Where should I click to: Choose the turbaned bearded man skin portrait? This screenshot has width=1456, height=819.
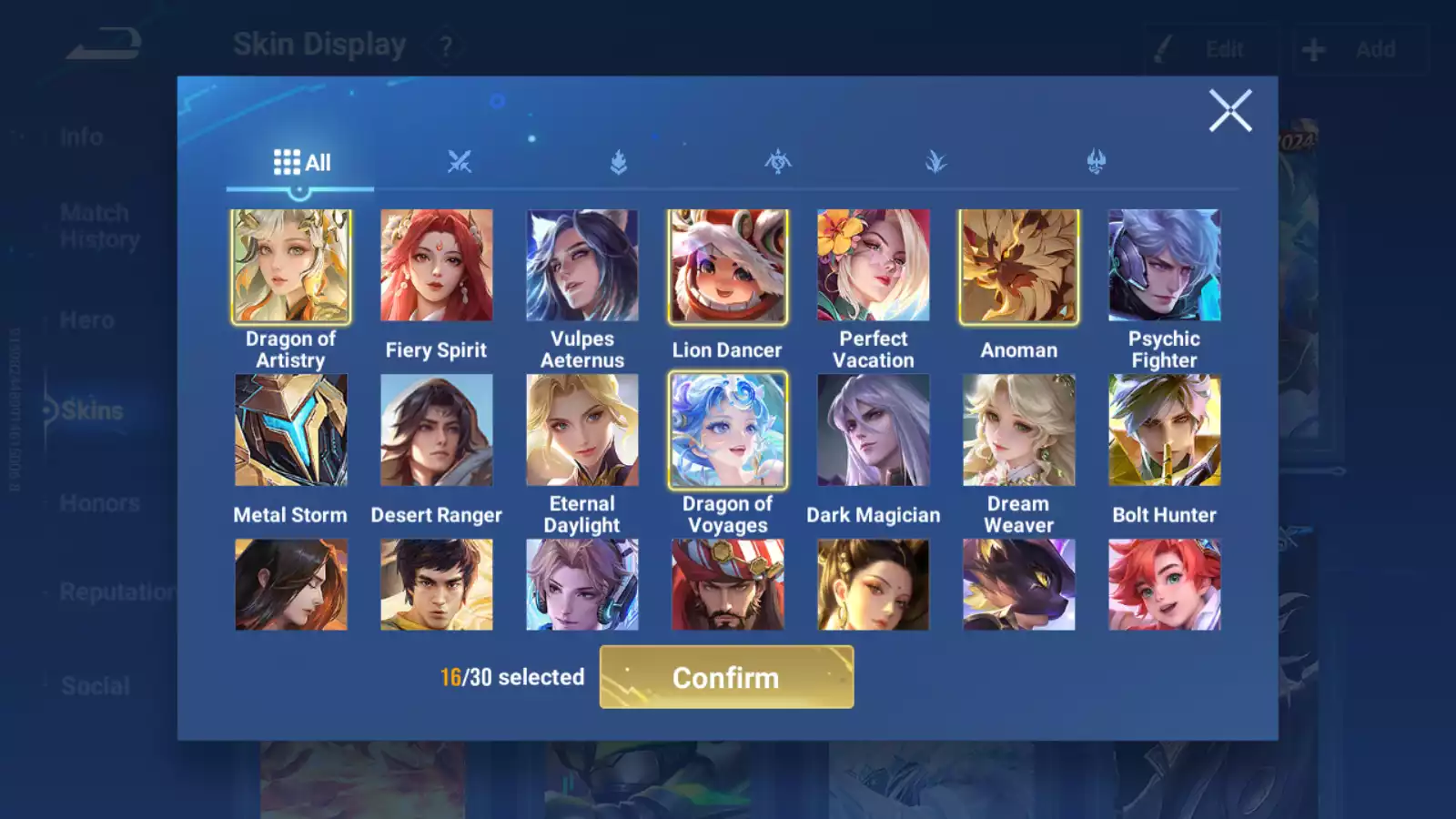click(728, 584)
